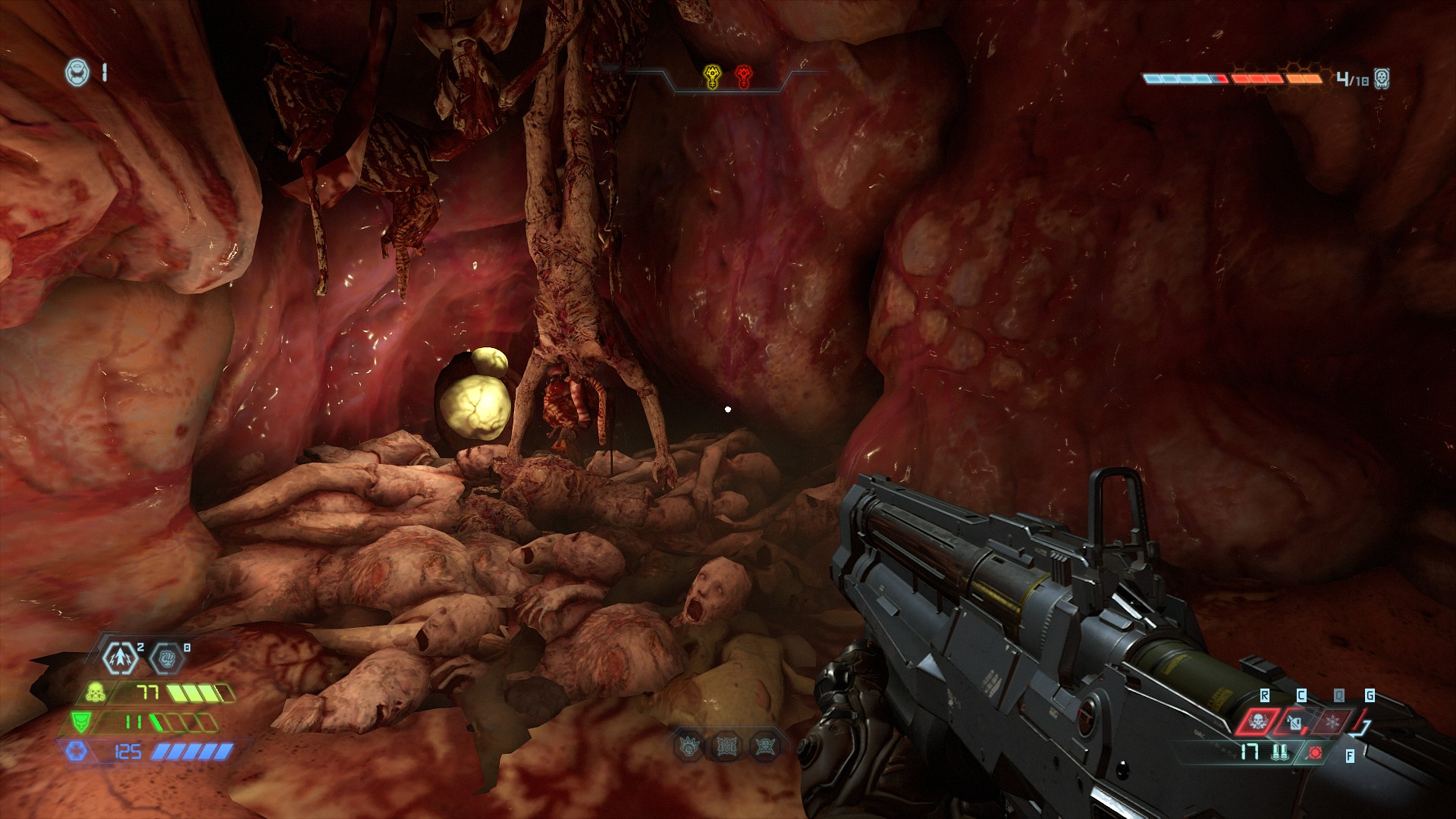Click the blue health cross icon
The height and width of the screenshot is (819, 1456).
pos(76,752)
